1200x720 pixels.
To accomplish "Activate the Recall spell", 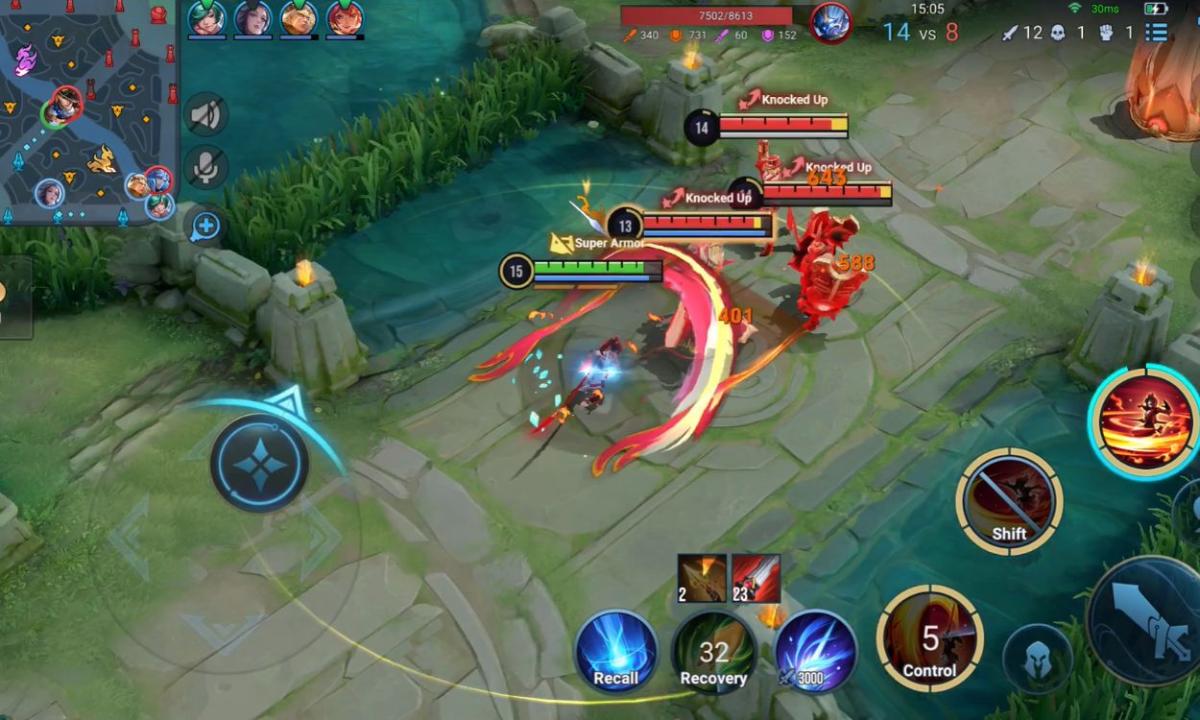I will pos(616,652).
